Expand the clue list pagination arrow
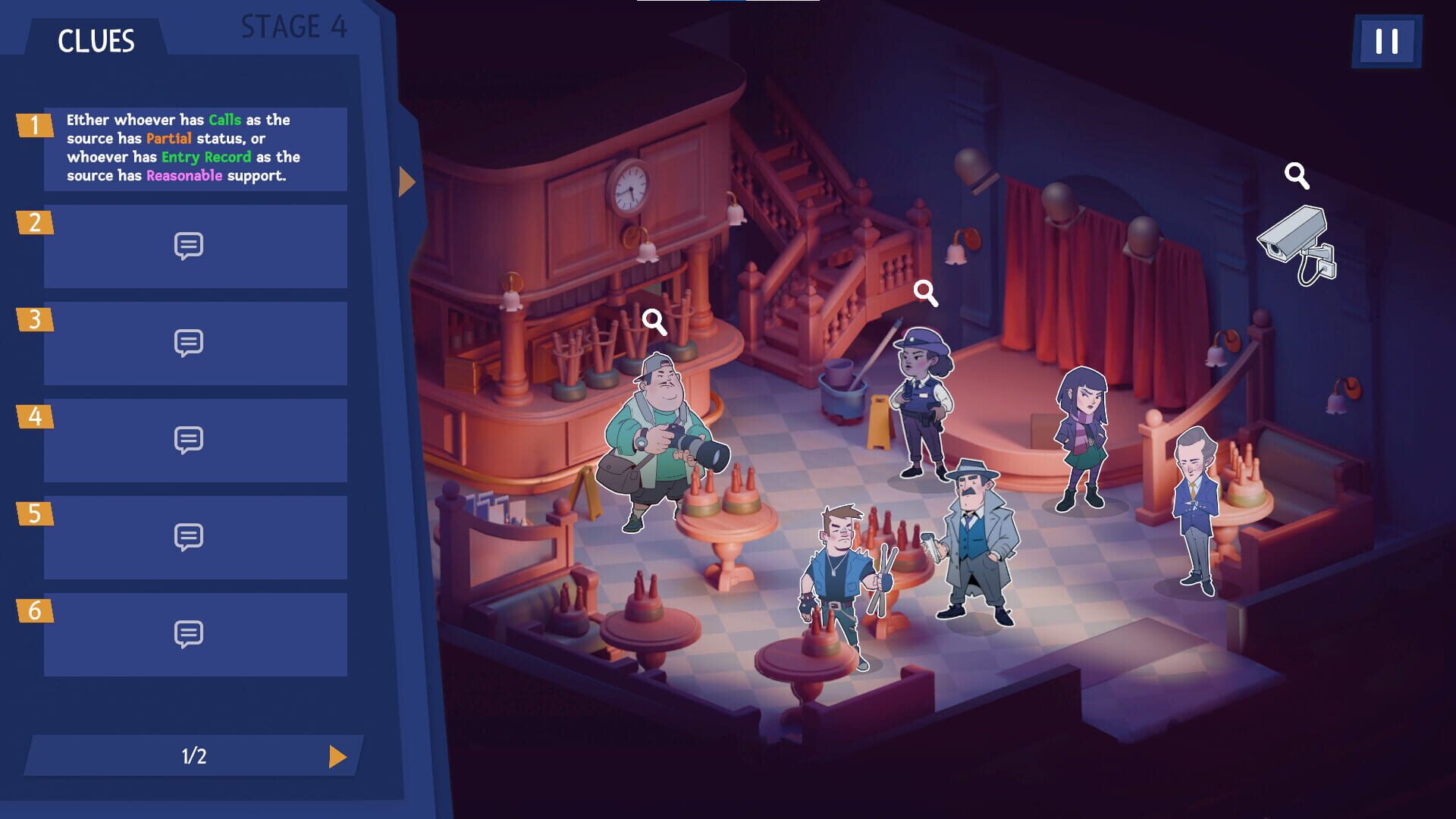 tap(338, 755)
